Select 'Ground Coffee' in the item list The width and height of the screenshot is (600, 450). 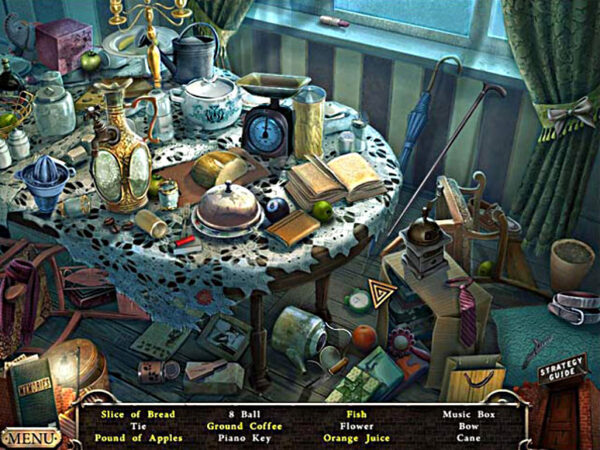click(x=245, y=426)
